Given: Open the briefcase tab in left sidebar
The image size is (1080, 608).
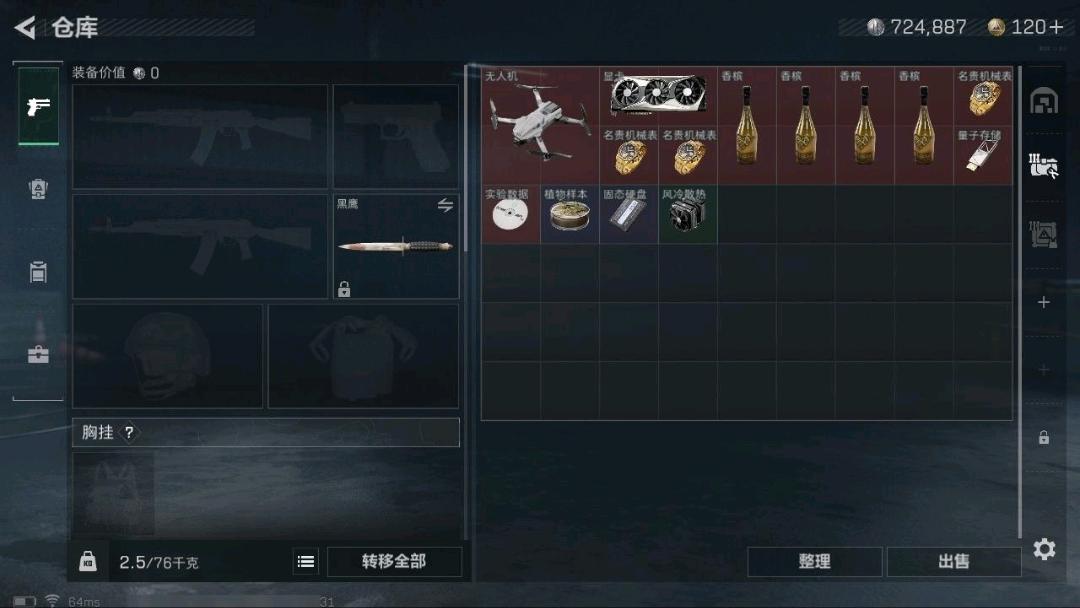Looking at the screenshot, I should pos(38,354).
